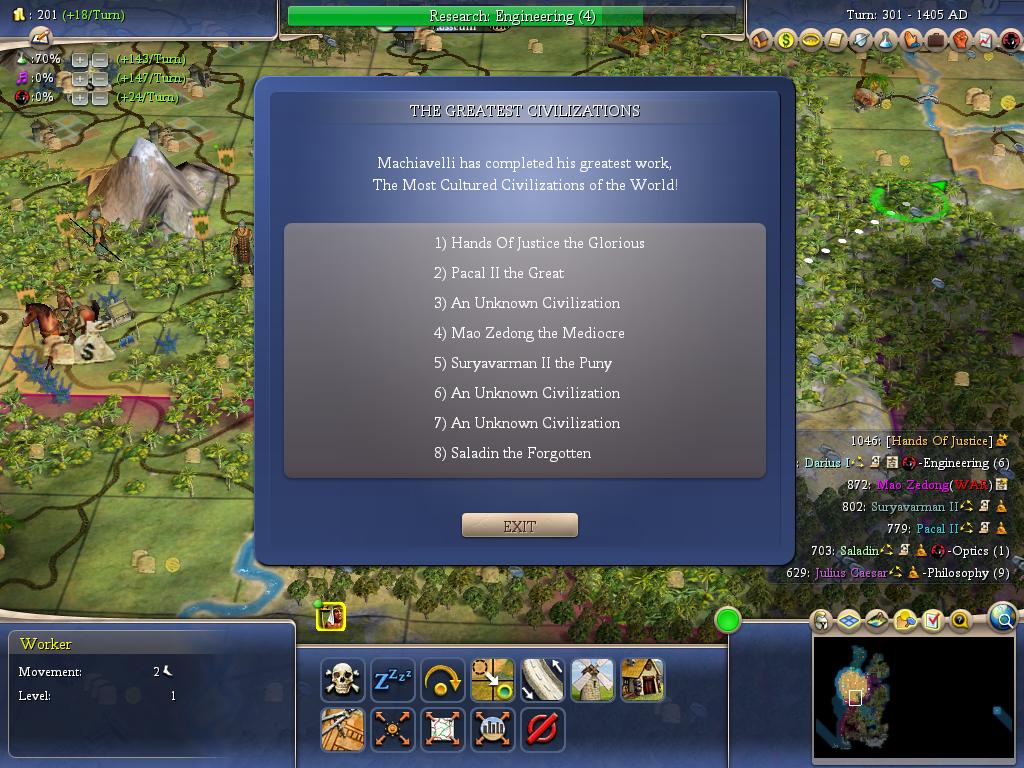Build a cottage with the Worker
The width and height of the screenshot is (1024, 768).
[643, 680]
